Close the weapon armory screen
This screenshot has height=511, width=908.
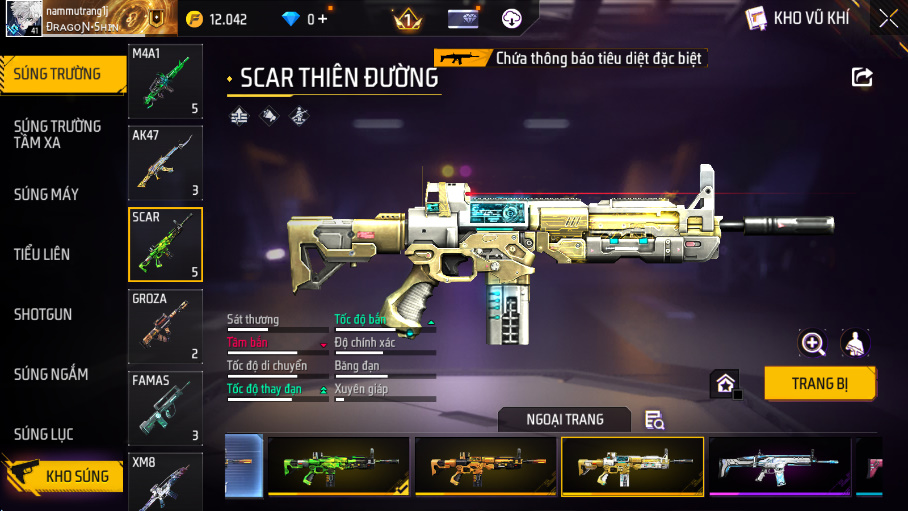888,18
